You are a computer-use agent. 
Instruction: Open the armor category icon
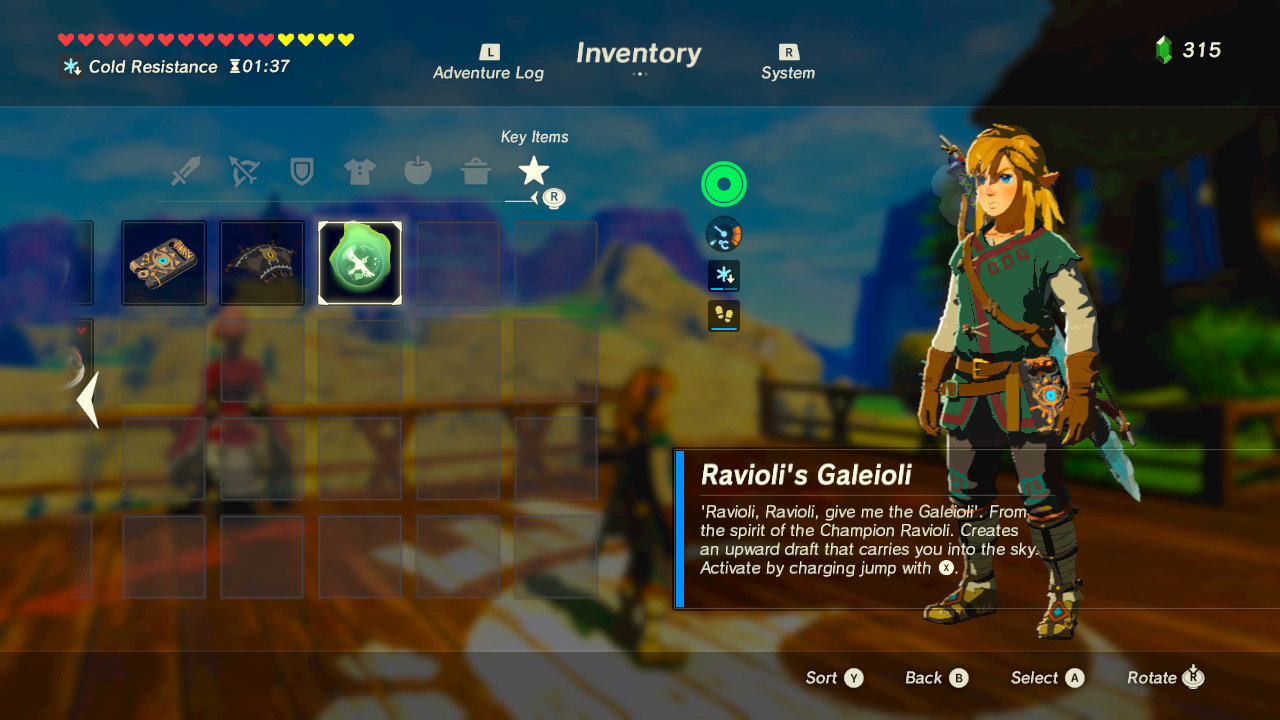click(x=359, y=170)
